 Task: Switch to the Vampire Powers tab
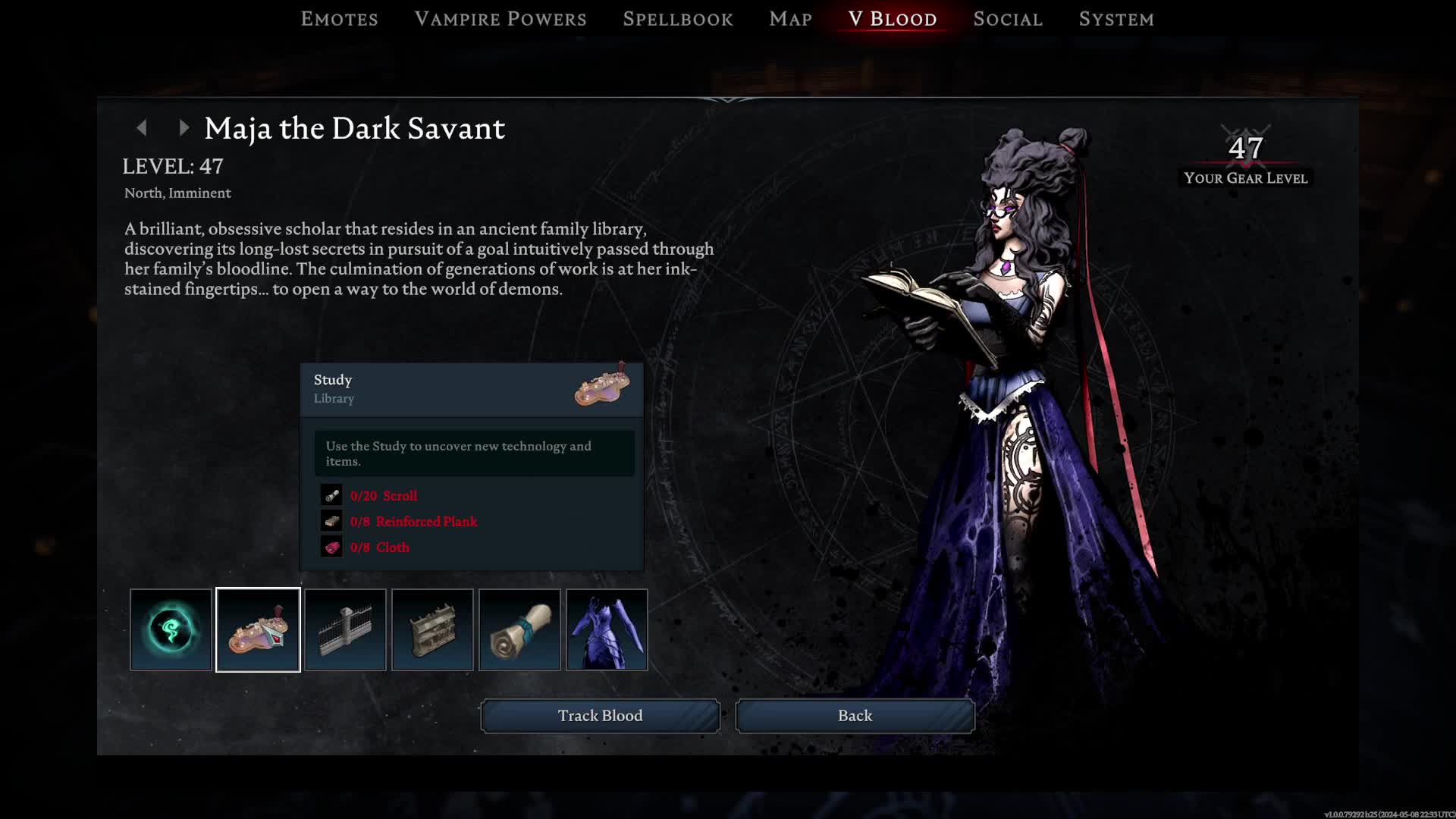coord(500,19)
